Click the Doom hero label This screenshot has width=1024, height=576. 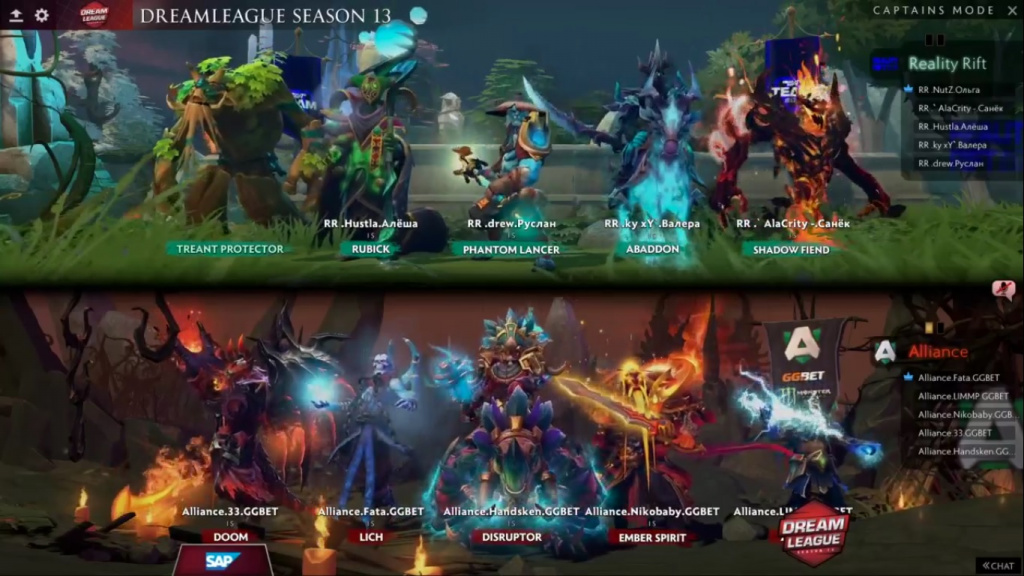(224, 537)
